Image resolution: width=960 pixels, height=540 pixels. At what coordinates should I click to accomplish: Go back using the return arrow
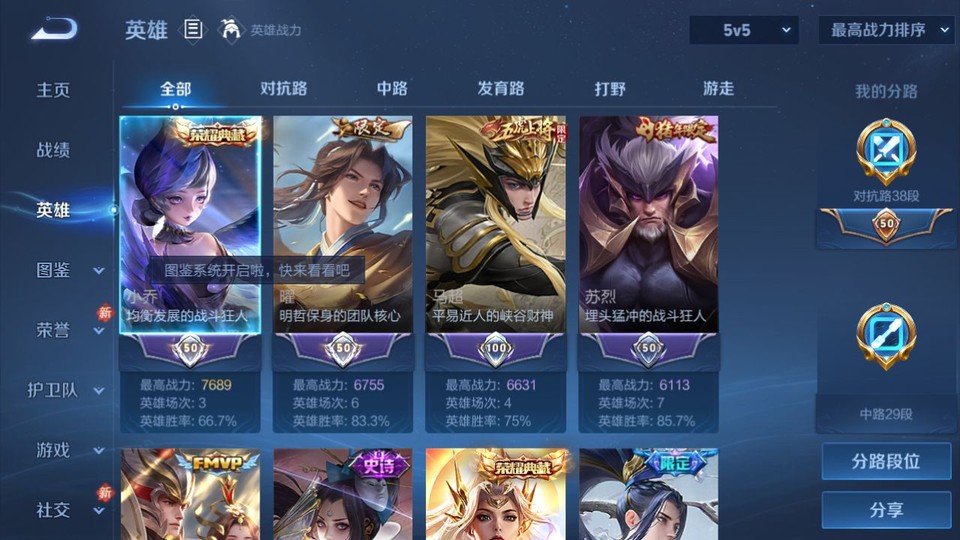pos(53,30)
